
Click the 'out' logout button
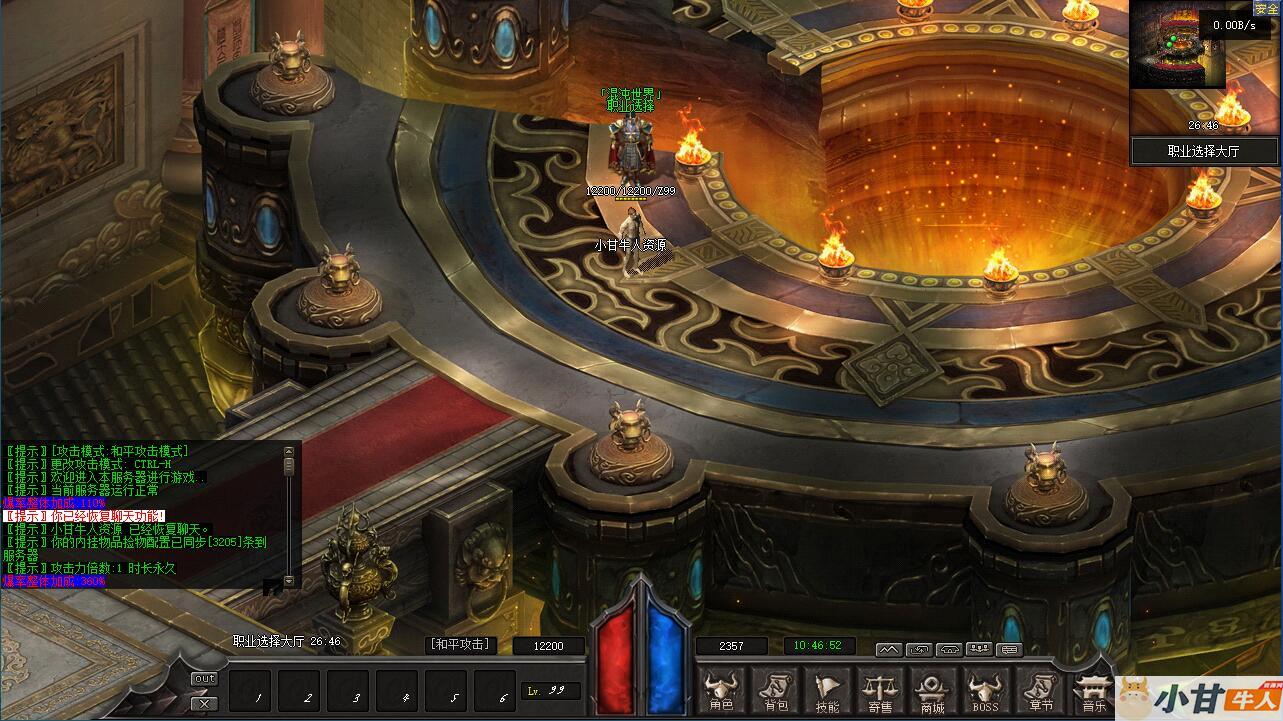pos(204,679)
